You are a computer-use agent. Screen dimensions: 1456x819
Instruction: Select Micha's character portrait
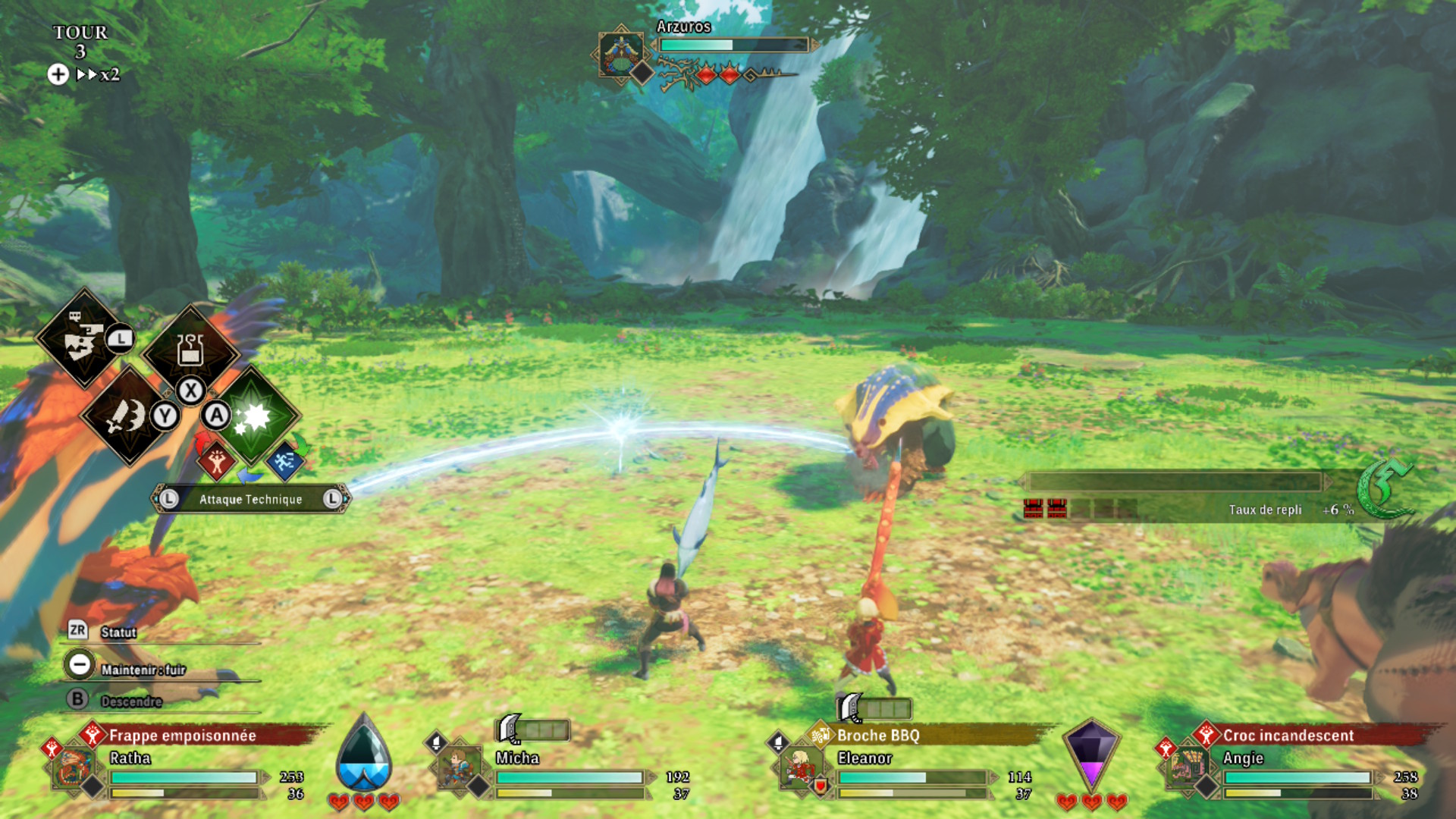click(459, 767)
